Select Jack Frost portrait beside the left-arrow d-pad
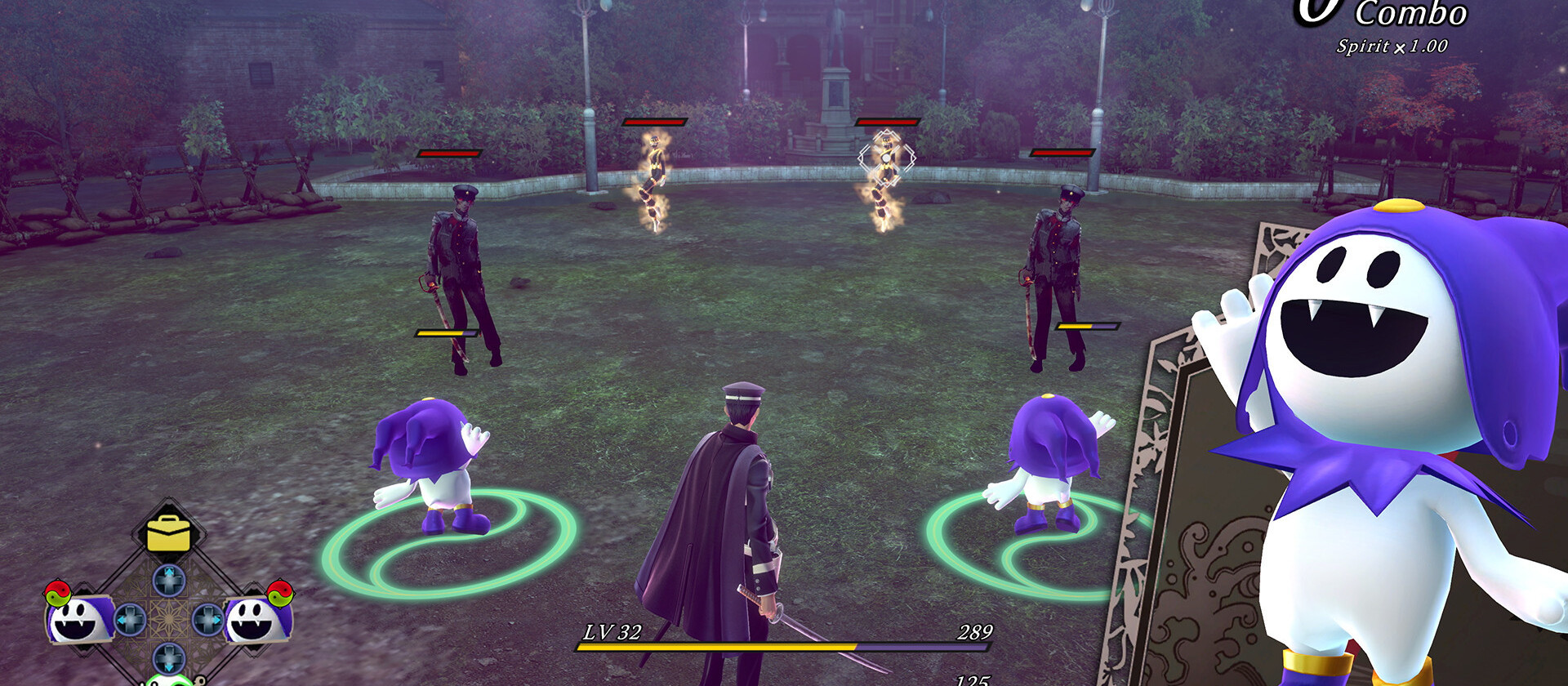This screenshot has width=1568, height=686. click(79, 619)
